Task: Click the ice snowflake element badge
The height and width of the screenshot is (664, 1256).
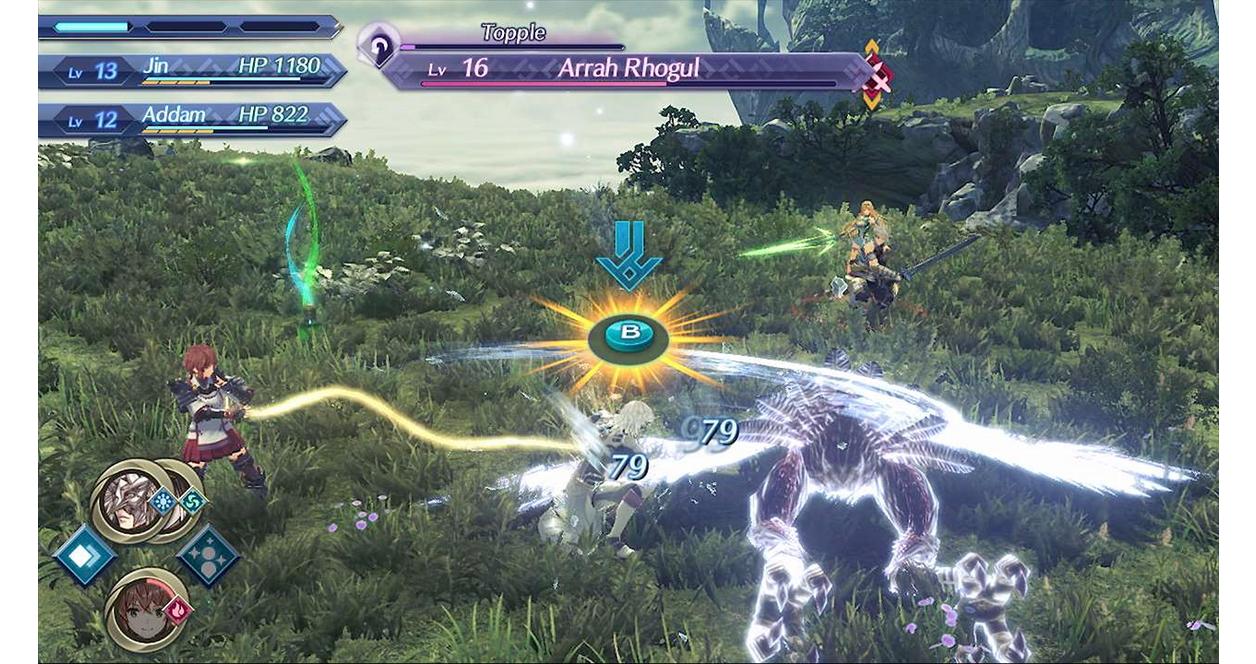Action: 162,500
